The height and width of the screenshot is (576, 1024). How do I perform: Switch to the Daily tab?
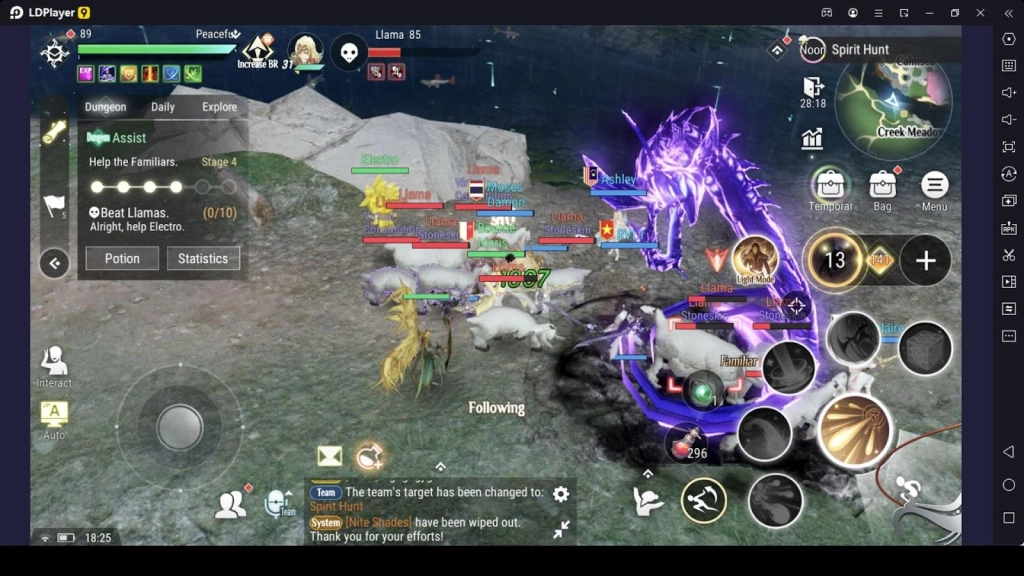[x=163, y=107]
